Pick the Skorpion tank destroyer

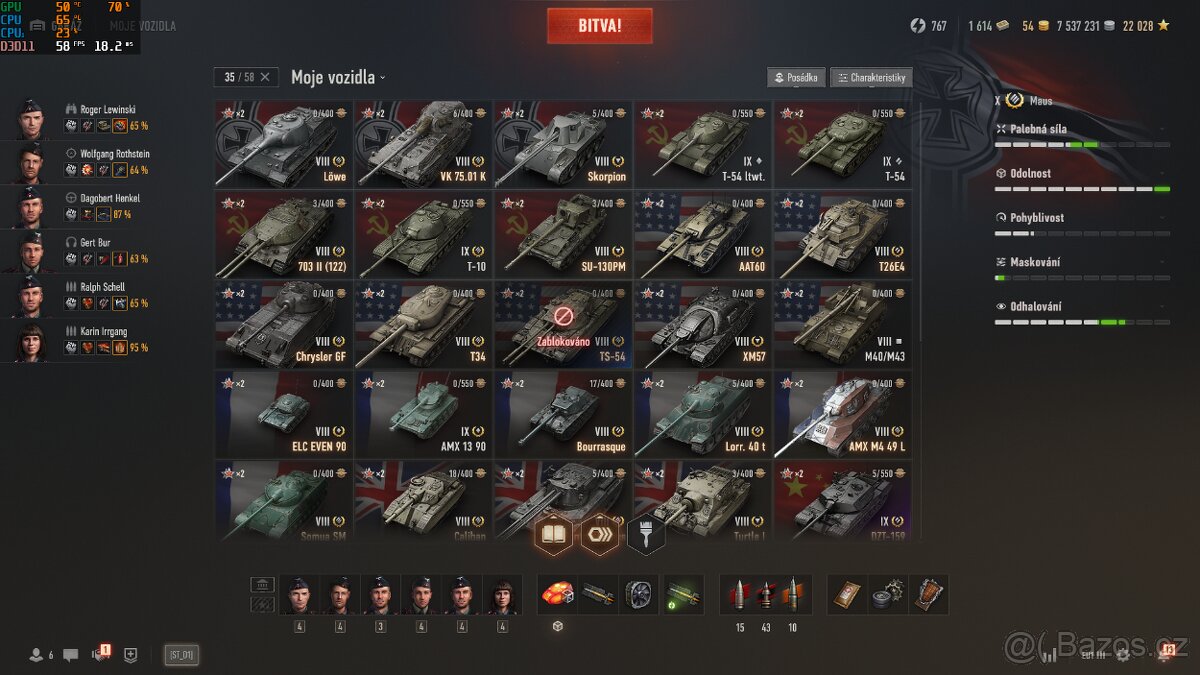563,144
